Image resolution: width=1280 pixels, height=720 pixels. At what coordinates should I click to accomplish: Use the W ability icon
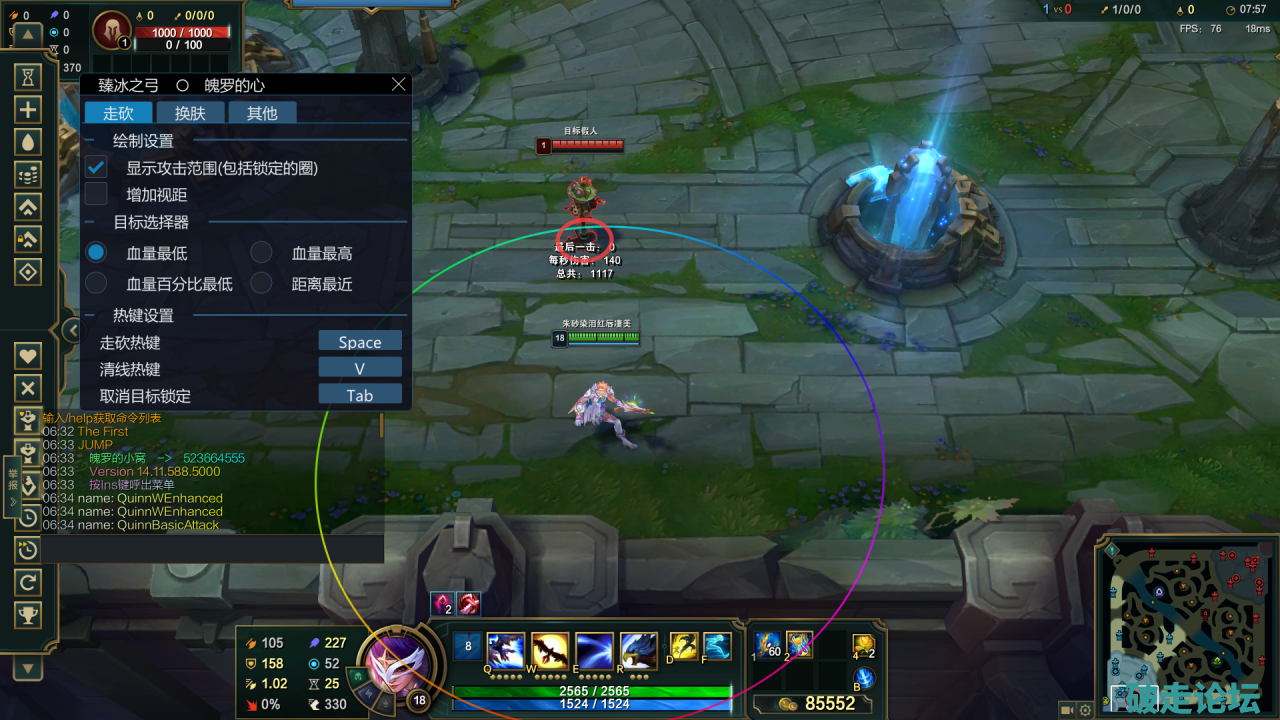[550, 651]
